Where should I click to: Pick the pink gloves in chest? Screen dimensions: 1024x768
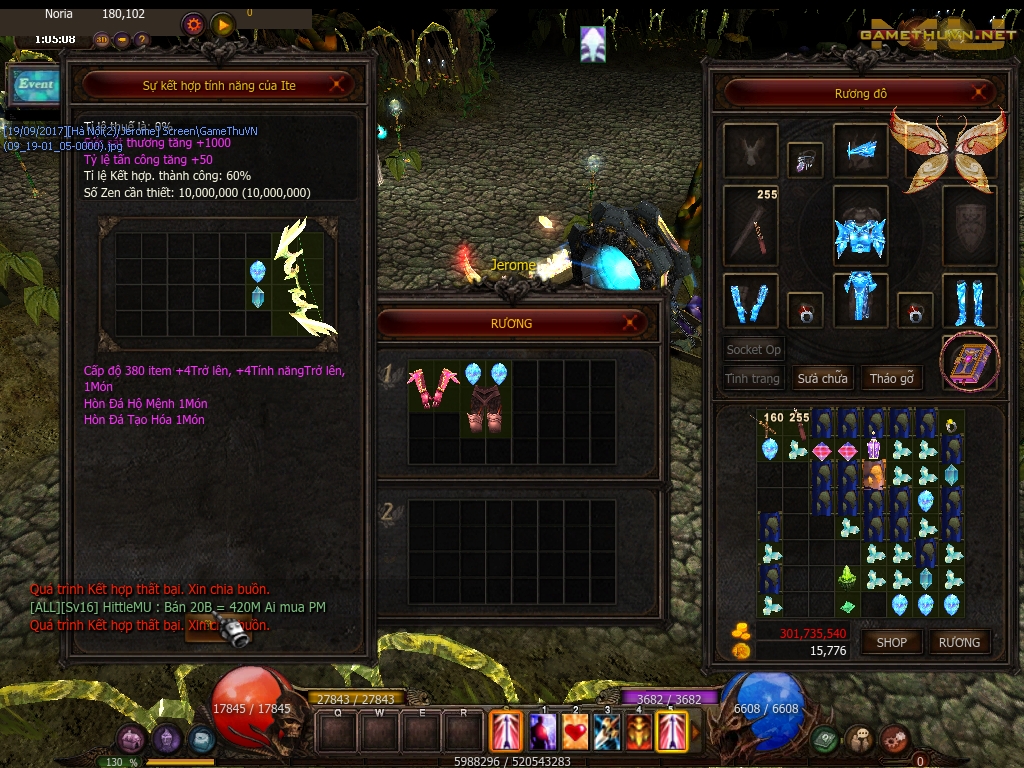[432, 386]
